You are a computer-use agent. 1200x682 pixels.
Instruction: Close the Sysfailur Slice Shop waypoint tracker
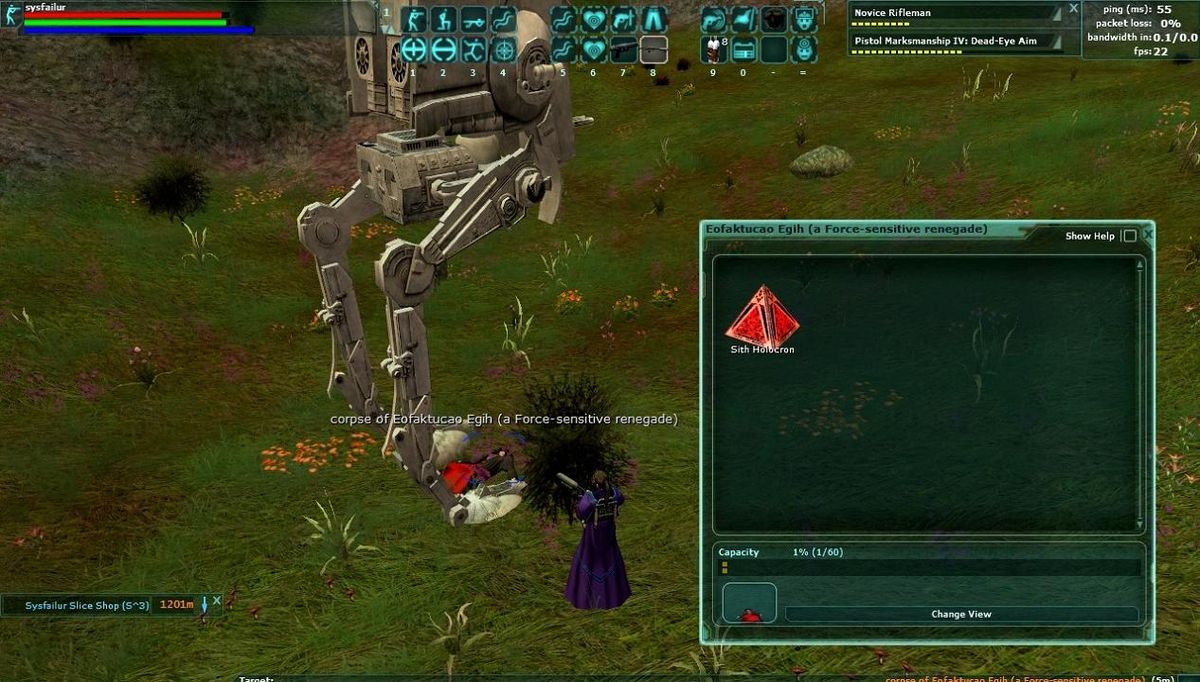(217, 601)
